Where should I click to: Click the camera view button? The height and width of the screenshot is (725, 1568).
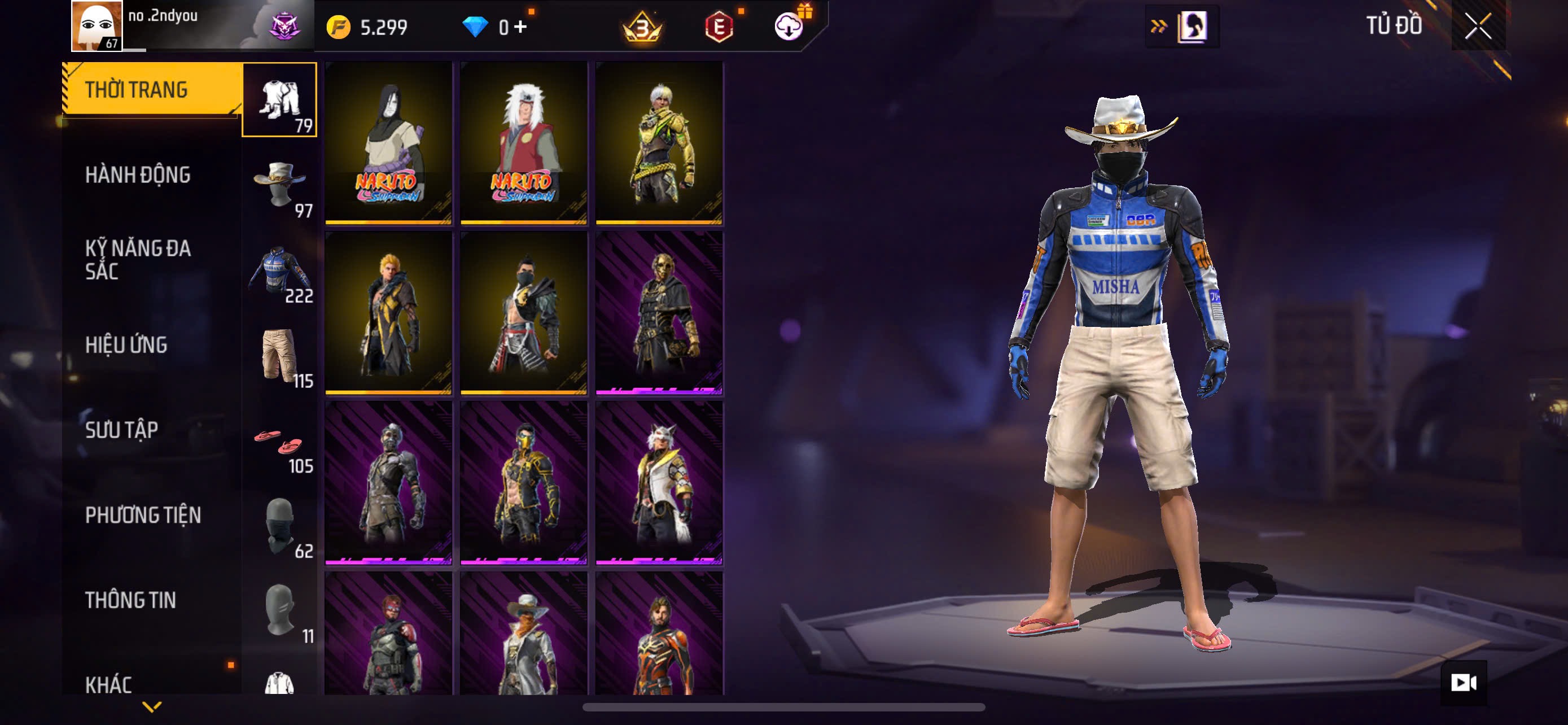1462,683
